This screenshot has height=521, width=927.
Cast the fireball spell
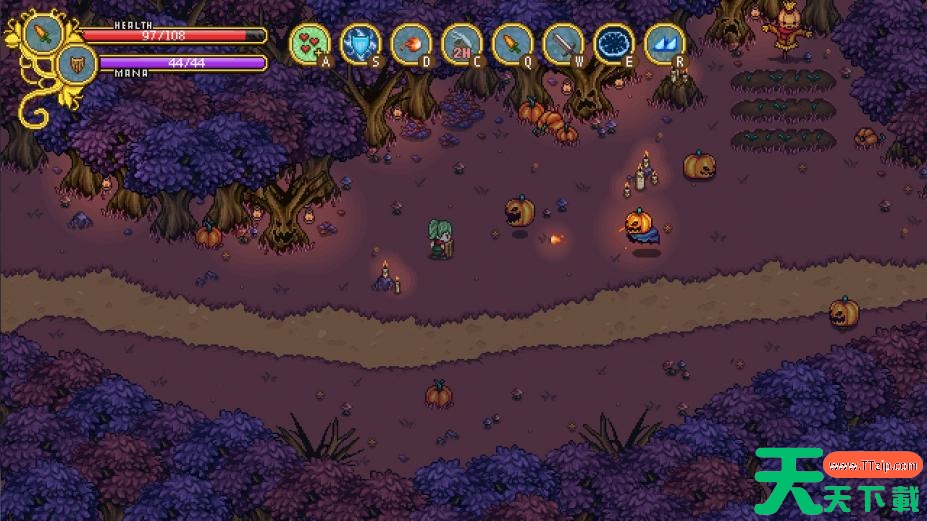pos(411,43)
